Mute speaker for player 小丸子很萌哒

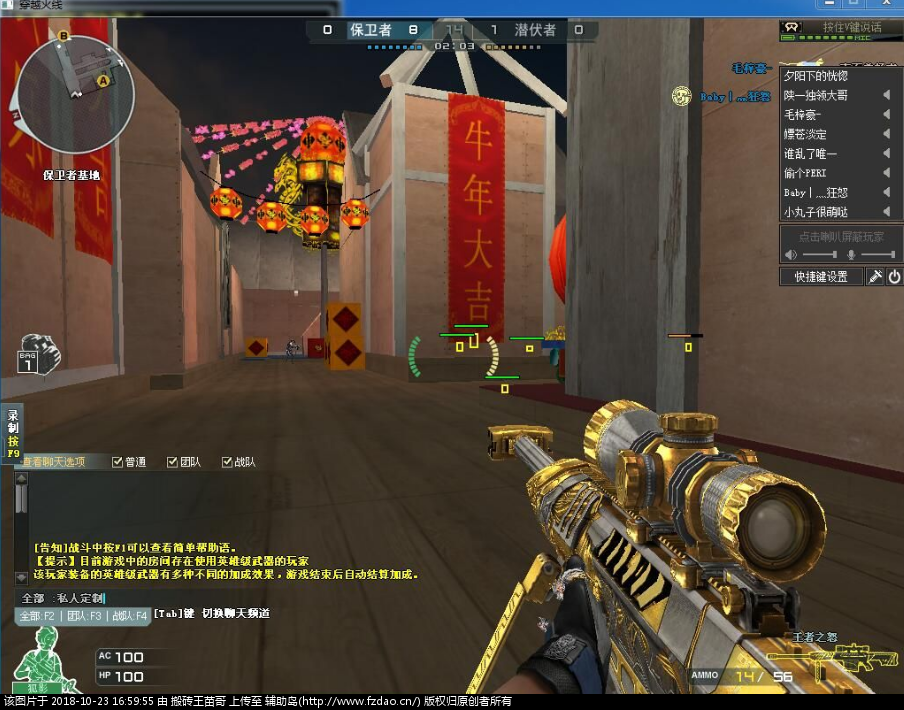[886, 212]
